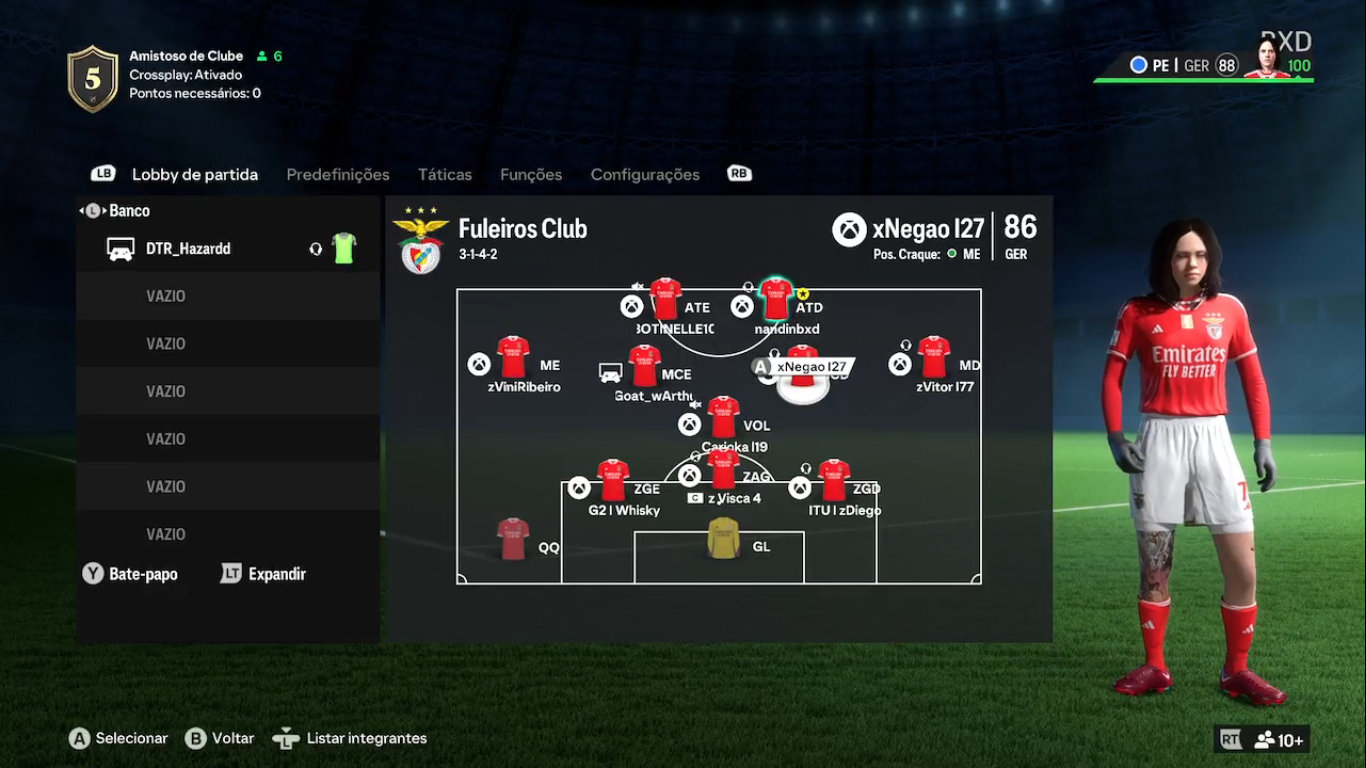Open the Funções tab
Viewport: 1366px width, 768px height.
tap(531, 175)
